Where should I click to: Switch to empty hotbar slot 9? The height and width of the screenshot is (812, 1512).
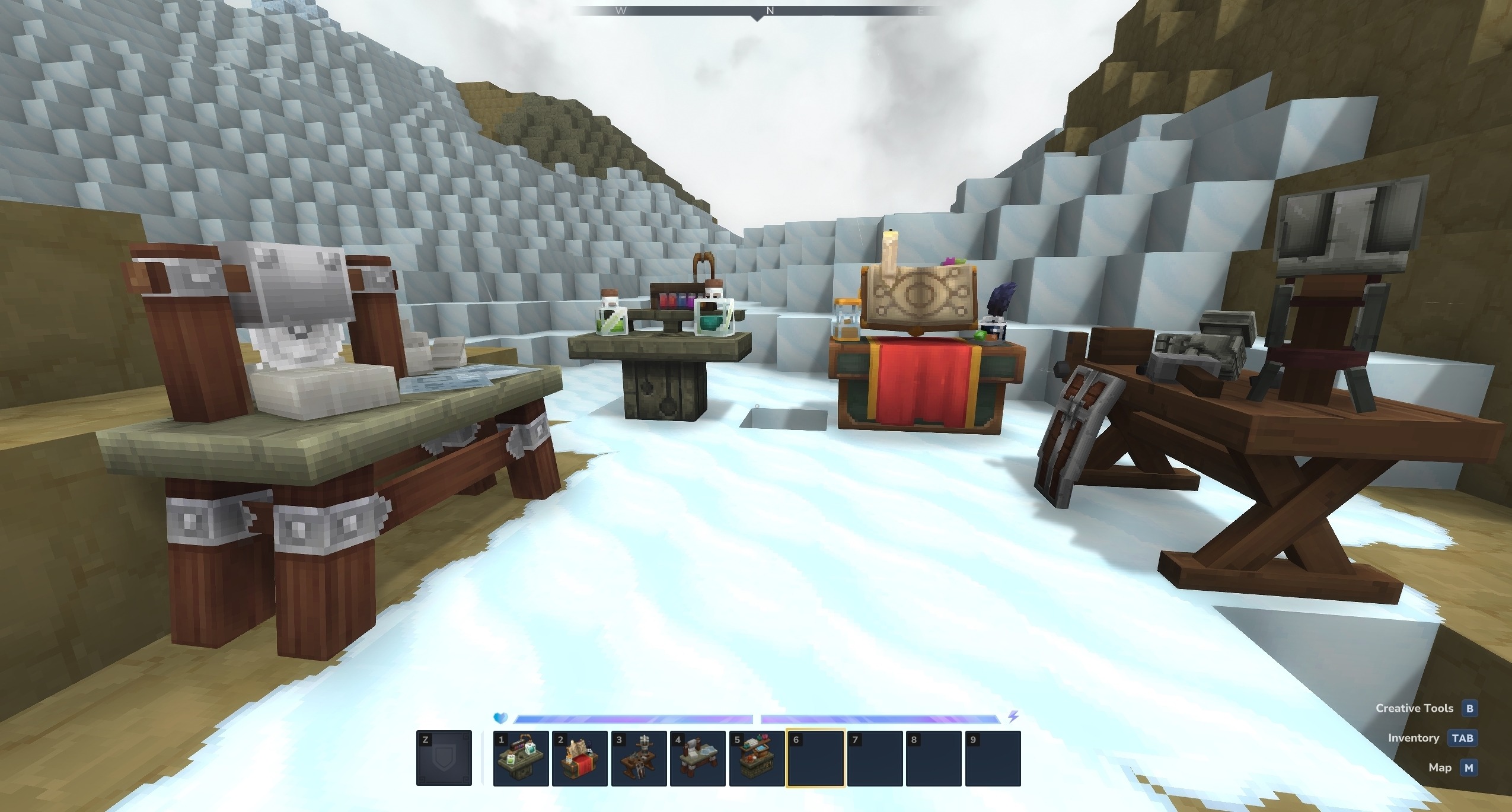click(x=993, y=759)
